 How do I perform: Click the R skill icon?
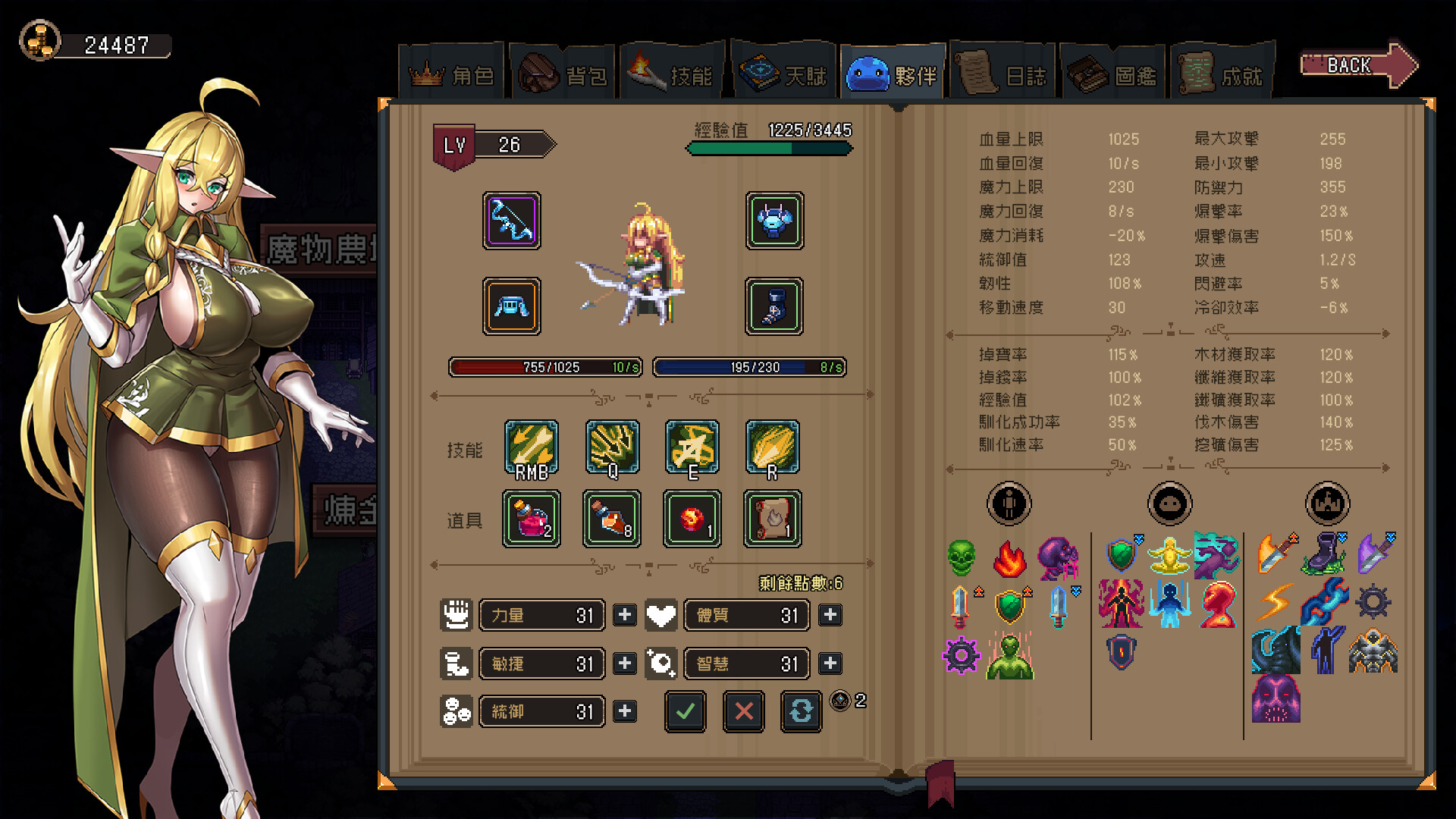coord(772,447)
